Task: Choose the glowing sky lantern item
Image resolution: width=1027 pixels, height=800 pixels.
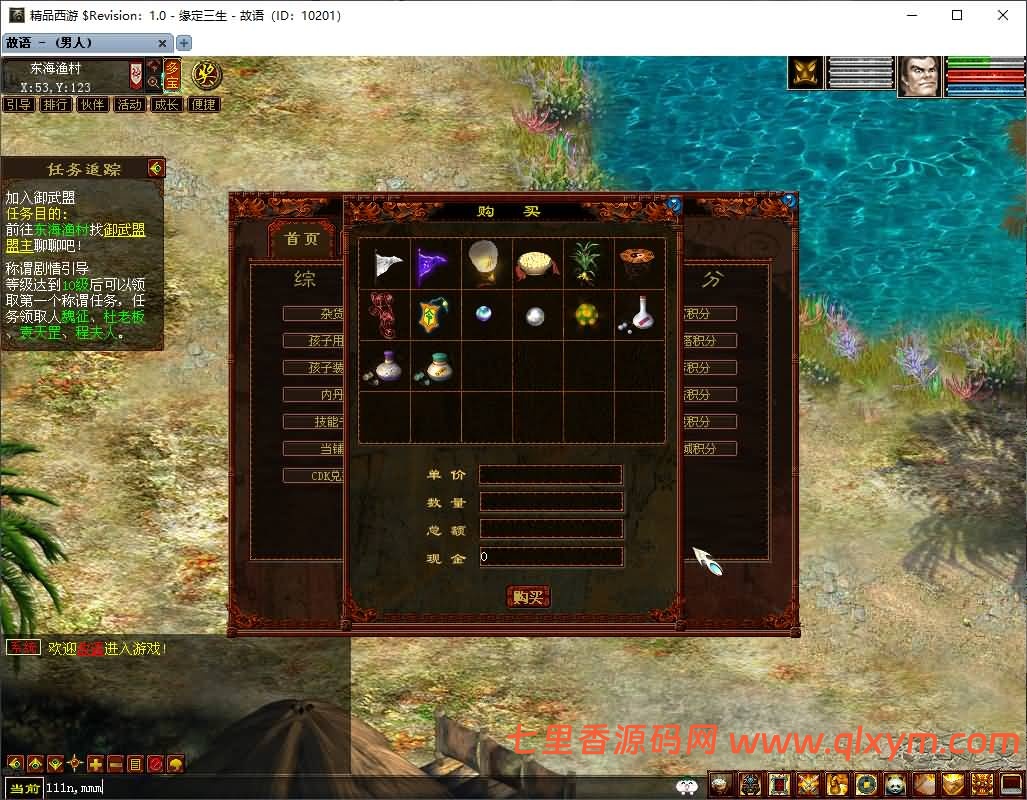Action: coord(487,264)
